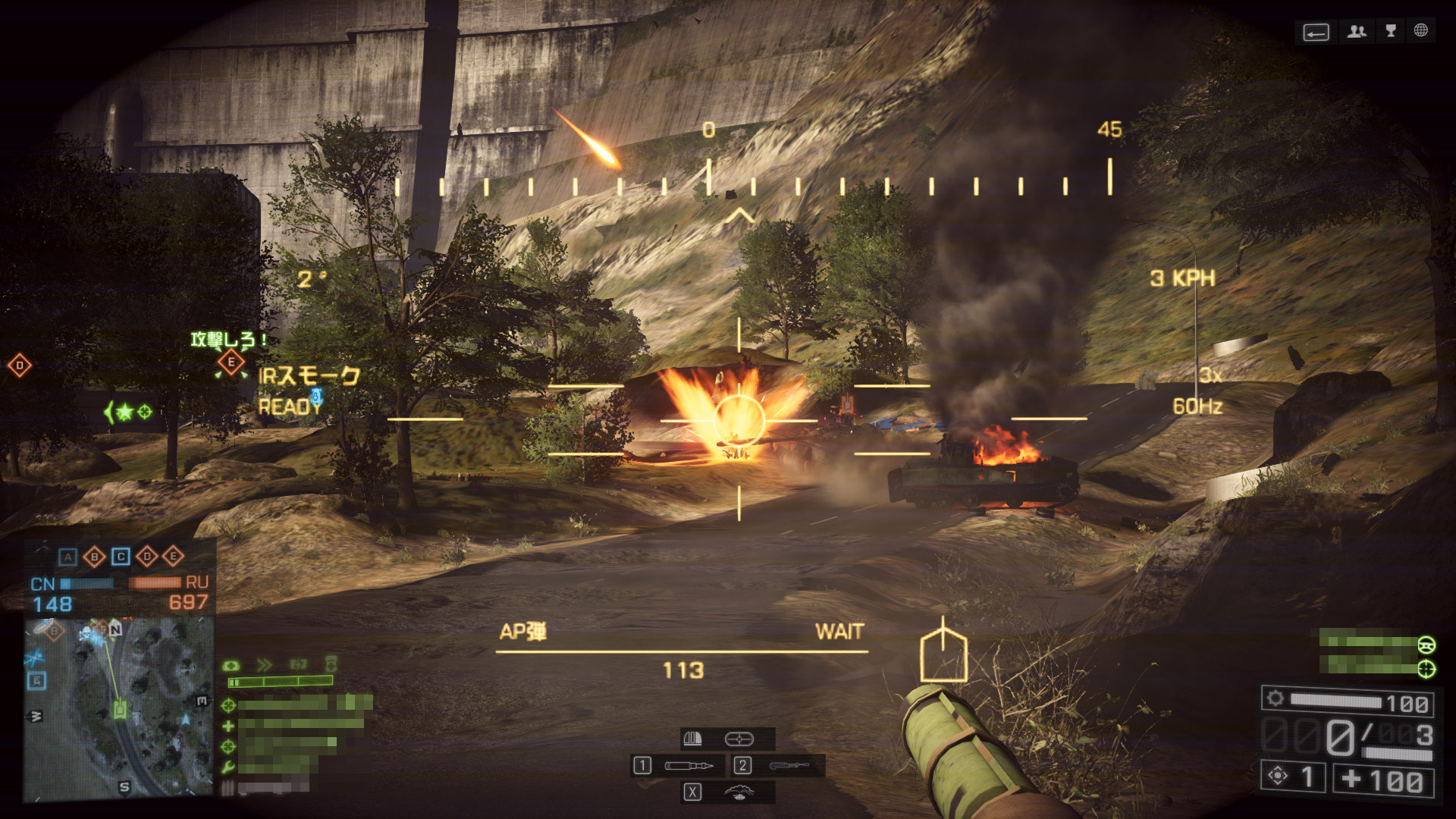The height and width of the screenshot is (819, 1456).
Task: Click the globe network icon
Action: tap(1420, 30)
